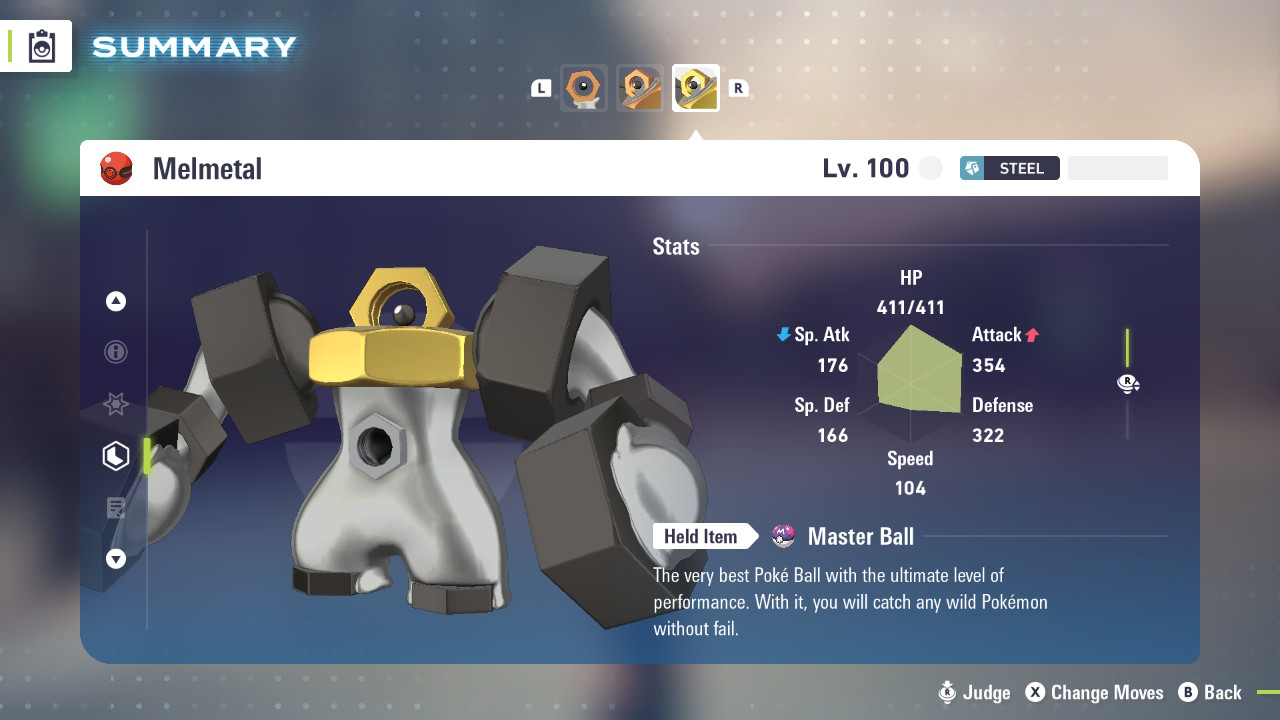Image resolution: width=1280 pixels, height=720 pixels.
Task: Select the middle Melmetal party thumbnail
Action: (x=639, y=88)
